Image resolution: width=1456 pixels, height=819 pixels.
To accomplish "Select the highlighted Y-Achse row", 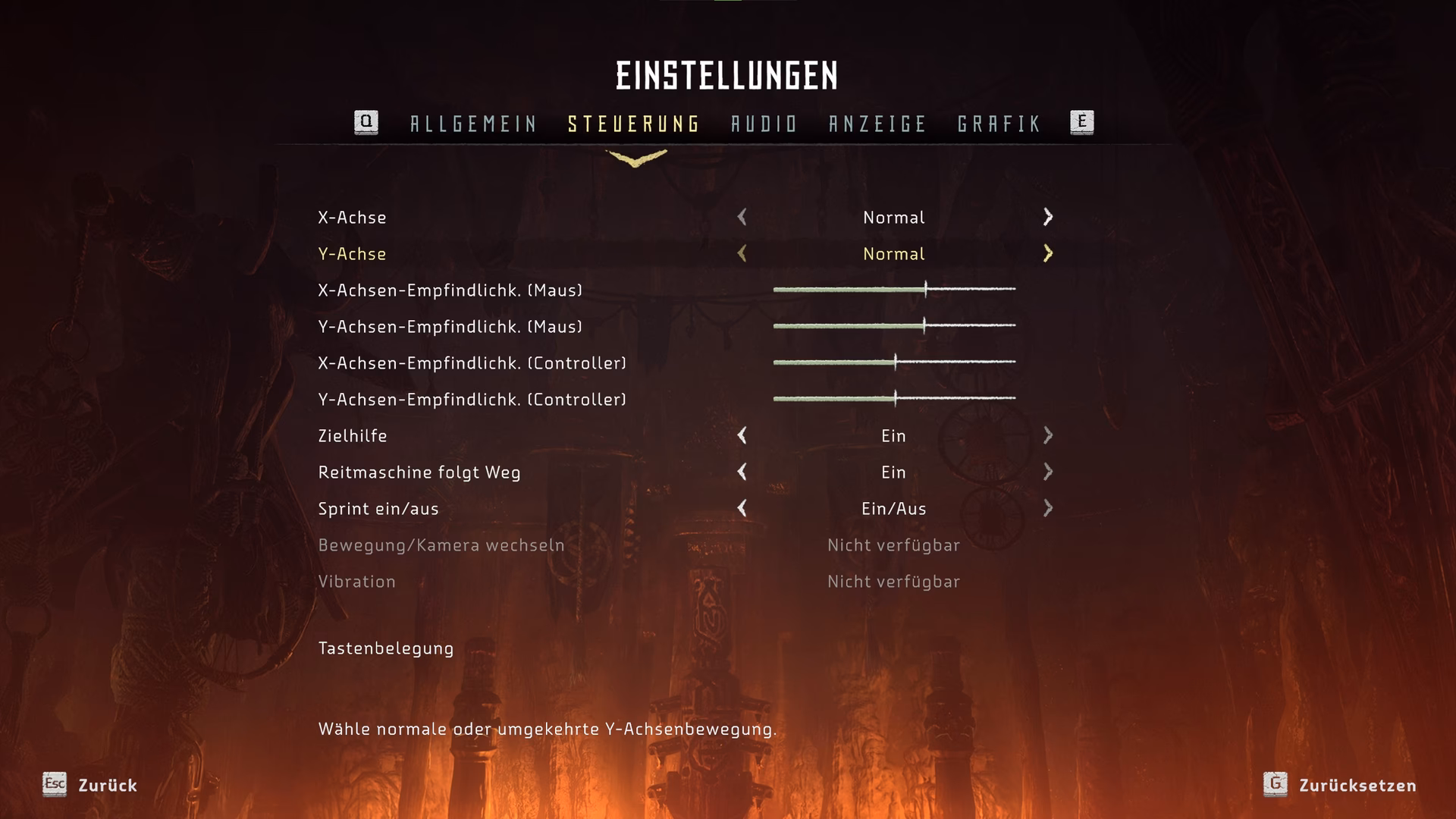I will tap(353, 254).
